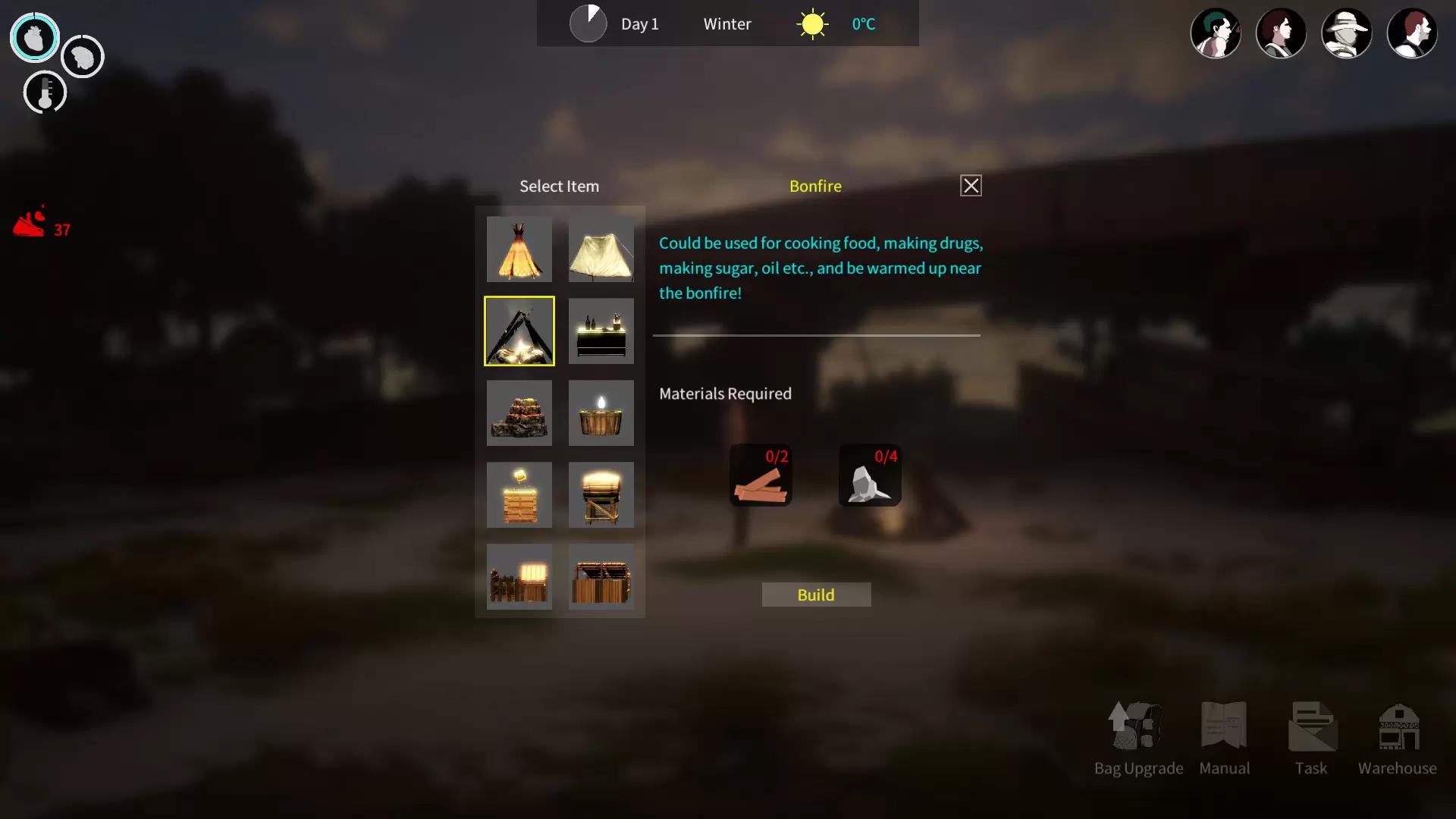Click the wood planks material slot
The height and width of the screenshot is (819, 1456).
pyautogui.click(x=761, y=475)
